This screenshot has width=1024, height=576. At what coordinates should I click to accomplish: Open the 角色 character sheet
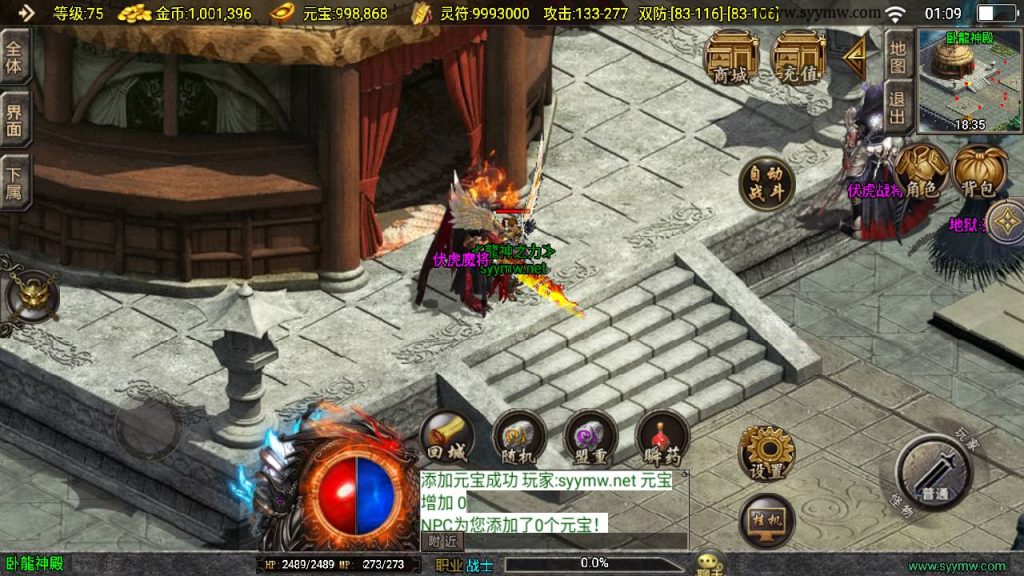(x=920, y=171)
